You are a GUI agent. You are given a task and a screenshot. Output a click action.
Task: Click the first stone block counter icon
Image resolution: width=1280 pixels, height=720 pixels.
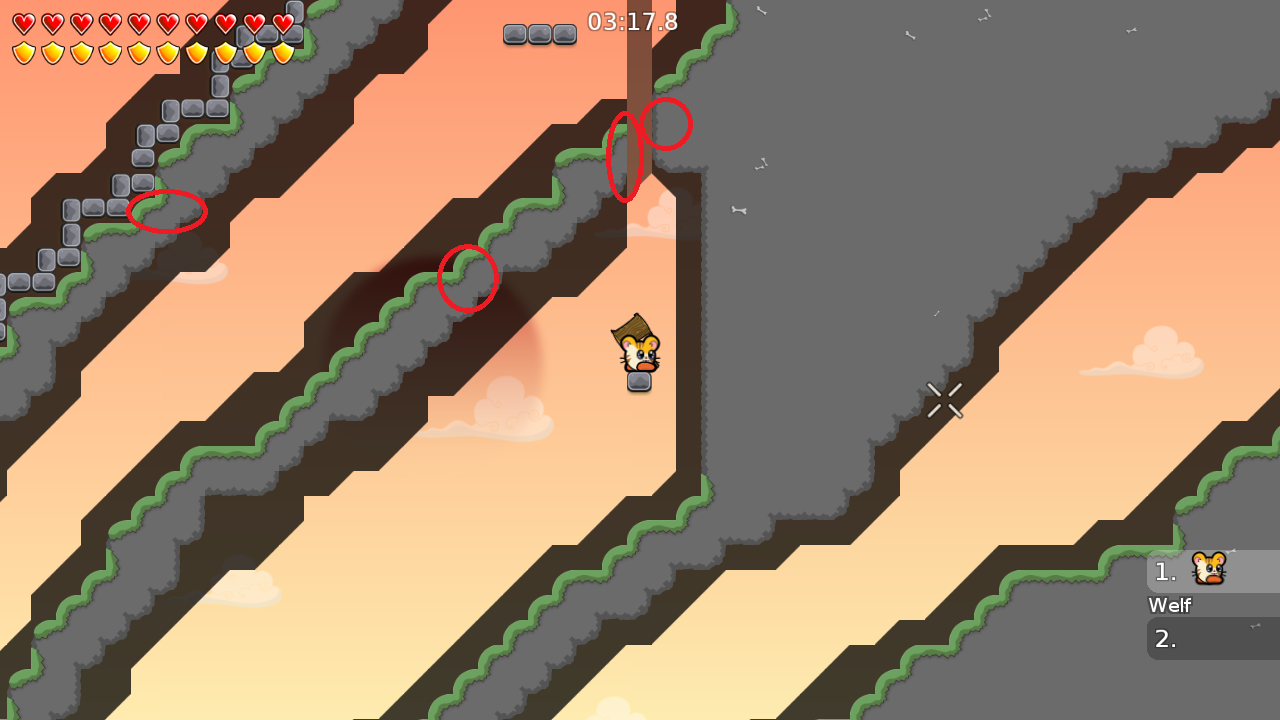coord(515,34)
